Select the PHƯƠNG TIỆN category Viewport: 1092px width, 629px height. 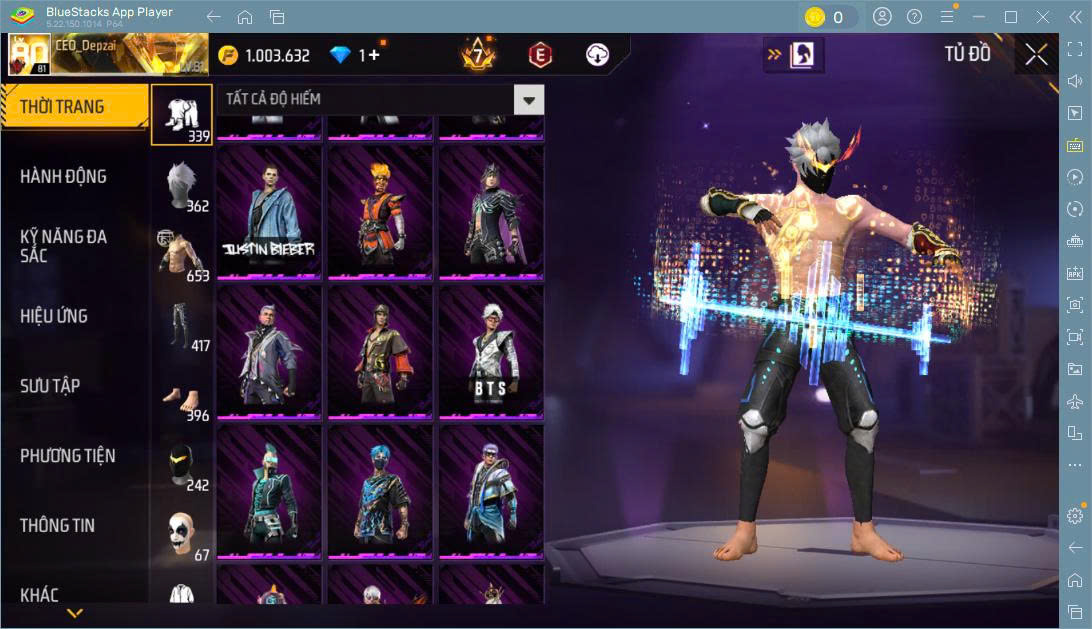pos(68,456)
